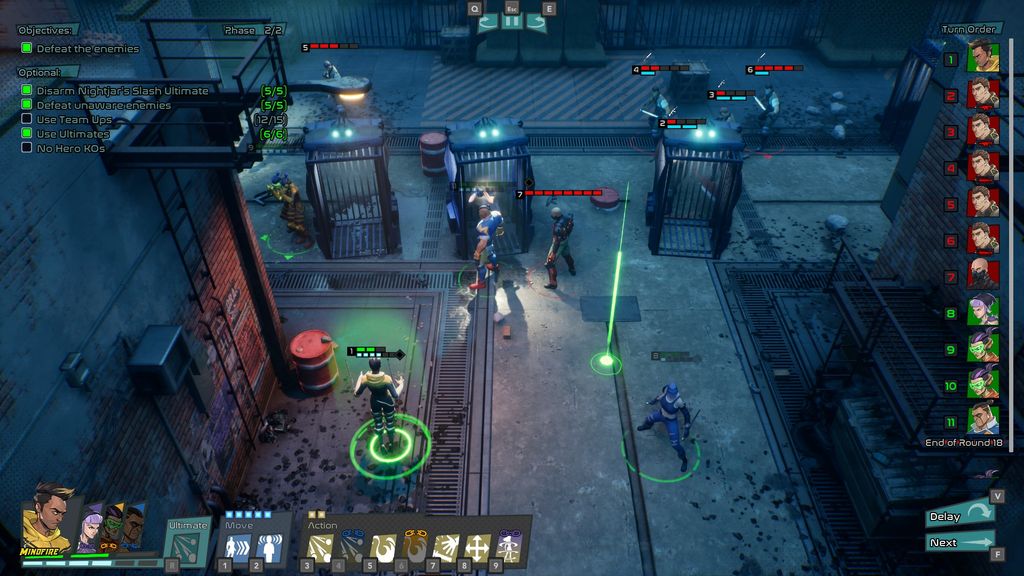Switch to the green-masked hero portrait
The image size is (1024, 576).
tap(112, 526)
